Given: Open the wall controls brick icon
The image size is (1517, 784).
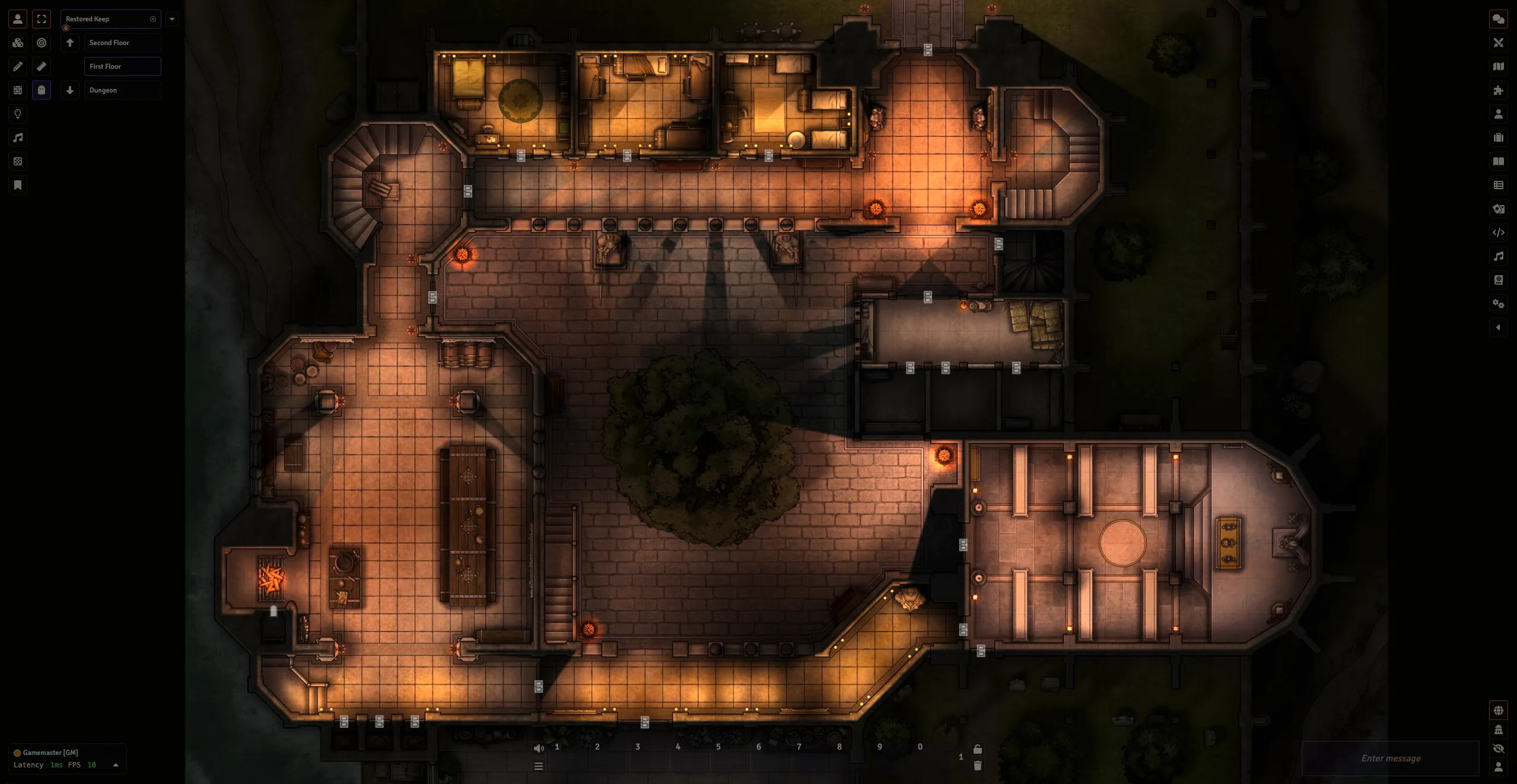Looking at the screenshot, I should coord(18,90).
